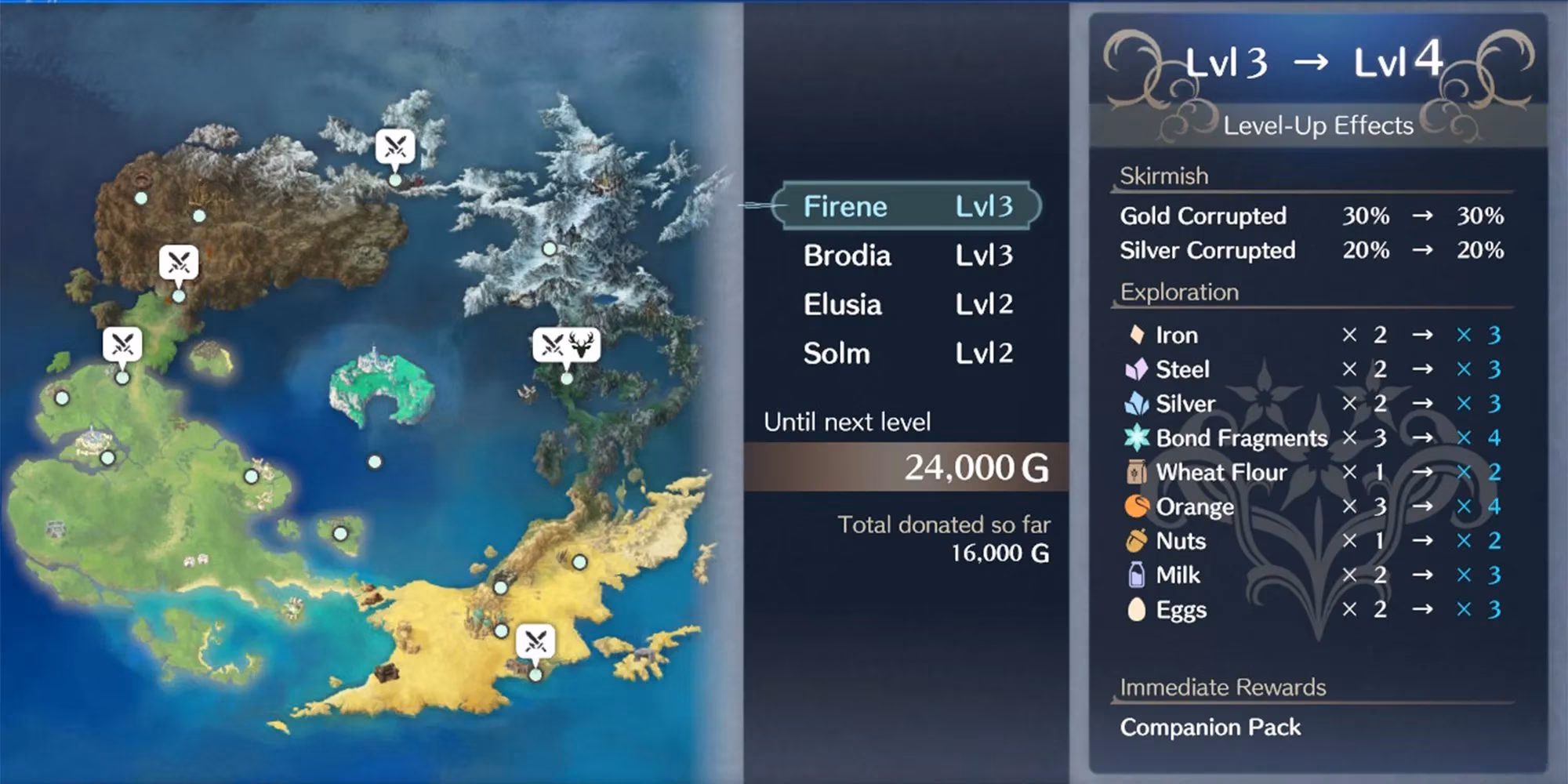Expand the Immediate Rewards section
This screenshot has width=1568, height=784.
[x=1221, y=687]
